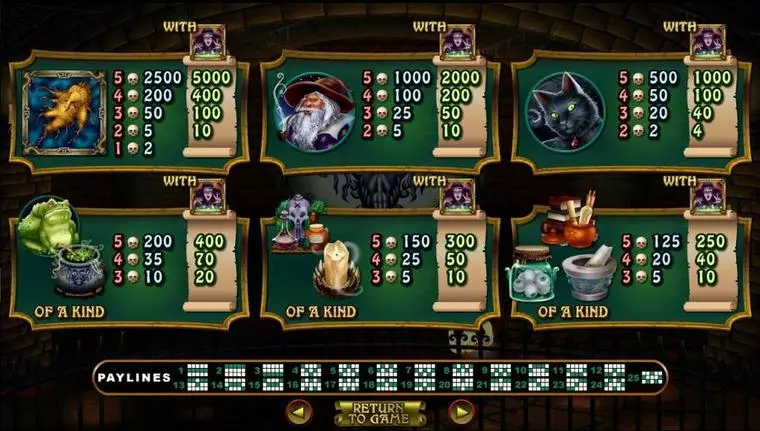Go to the previous paytable page
The width and height of the screenshot is (760, 431).
coord(299,411)
